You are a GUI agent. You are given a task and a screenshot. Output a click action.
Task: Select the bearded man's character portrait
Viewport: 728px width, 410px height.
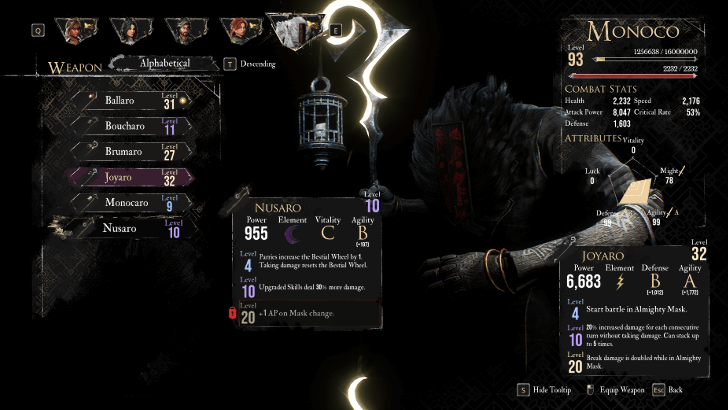(186, 30)
